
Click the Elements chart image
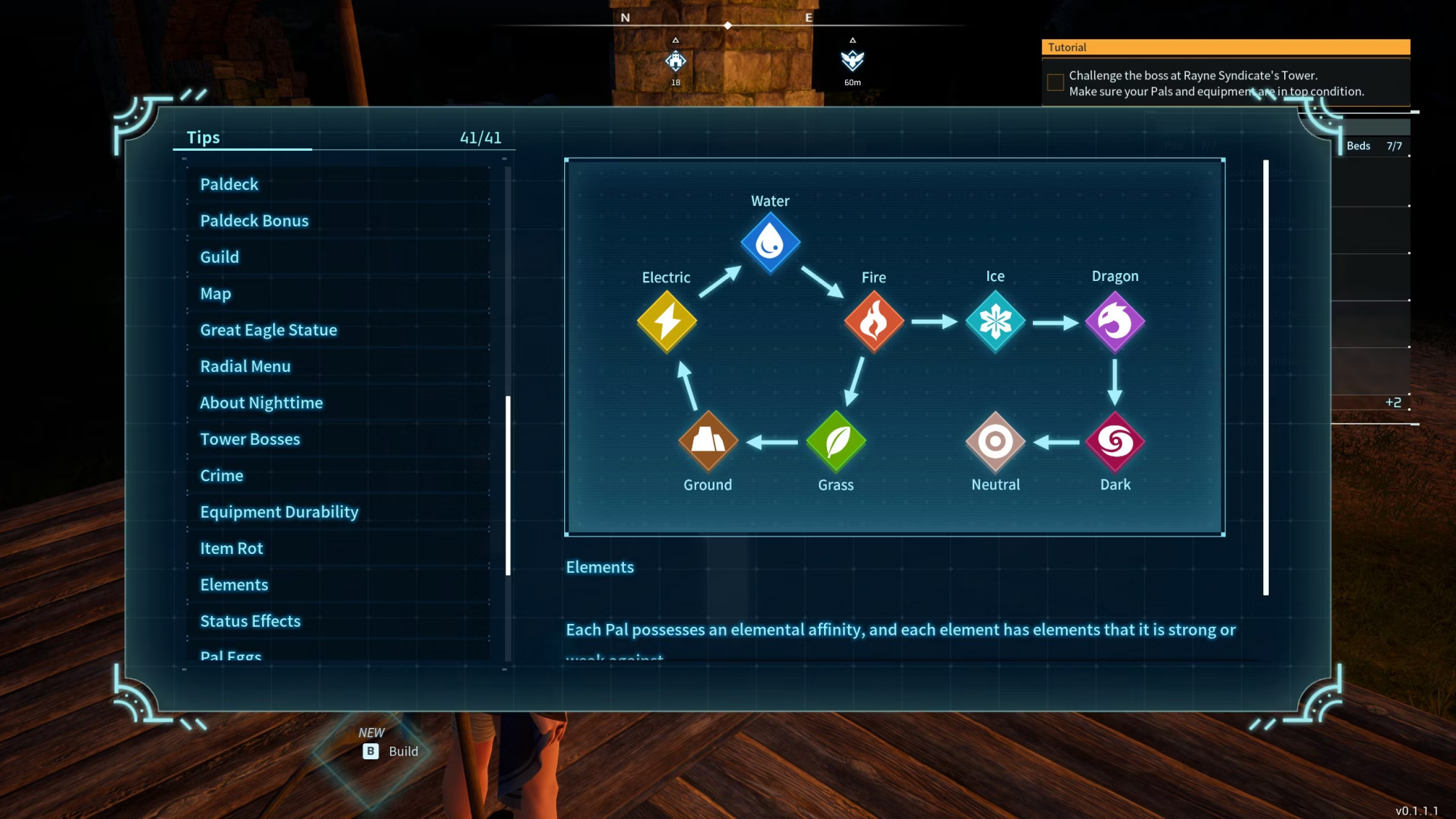[x=894, y=347]
